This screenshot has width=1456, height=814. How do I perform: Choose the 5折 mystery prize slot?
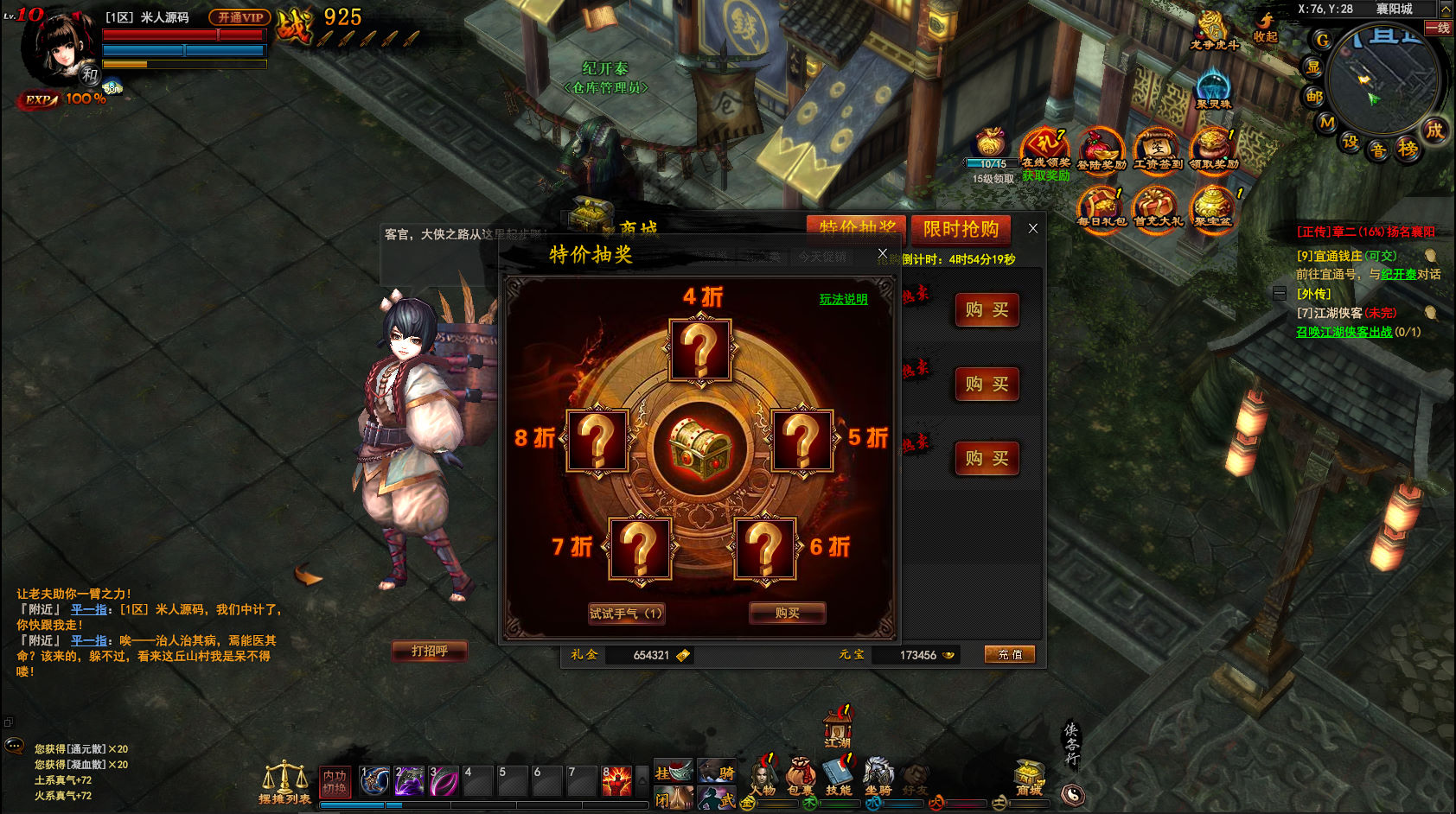point(801,441)
